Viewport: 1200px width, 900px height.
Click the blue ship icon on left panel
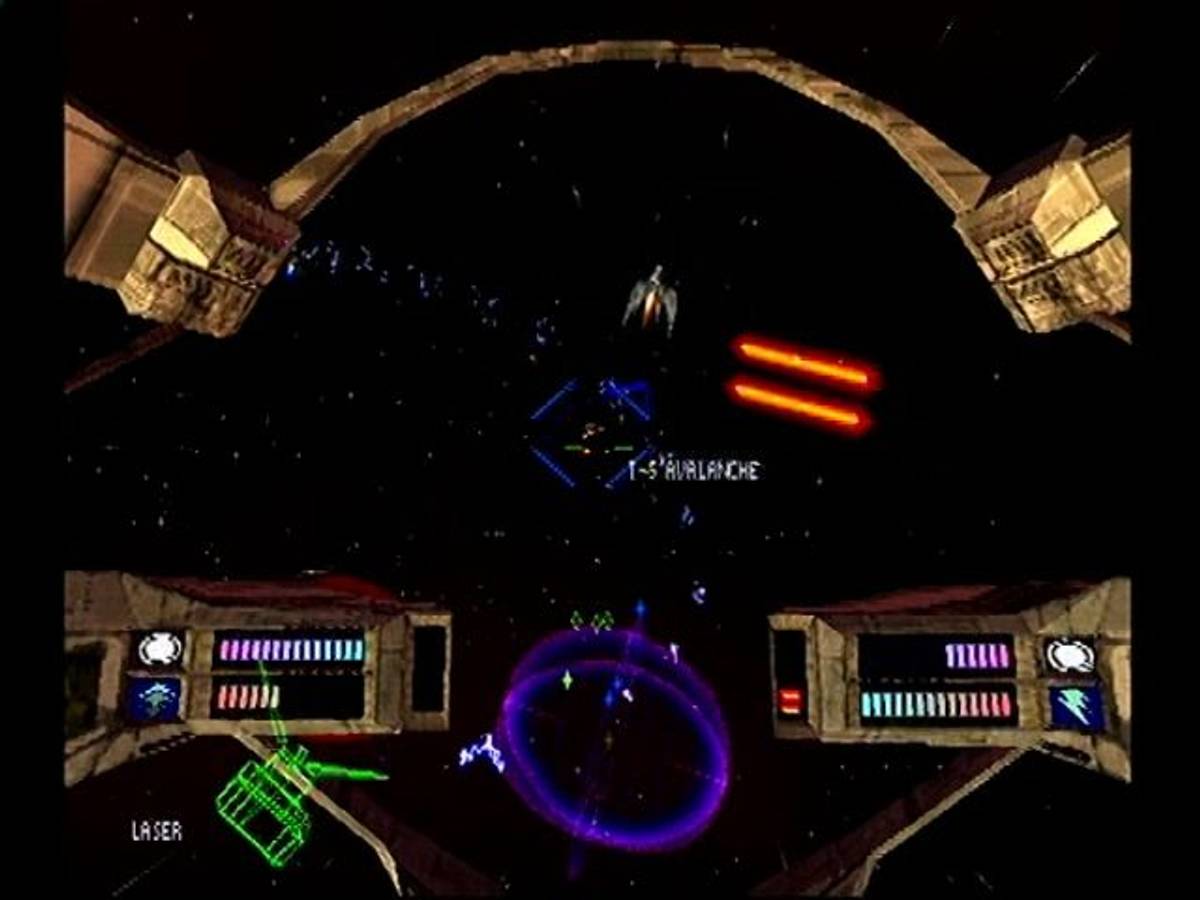pyautogui.click(x=155, y=699)
